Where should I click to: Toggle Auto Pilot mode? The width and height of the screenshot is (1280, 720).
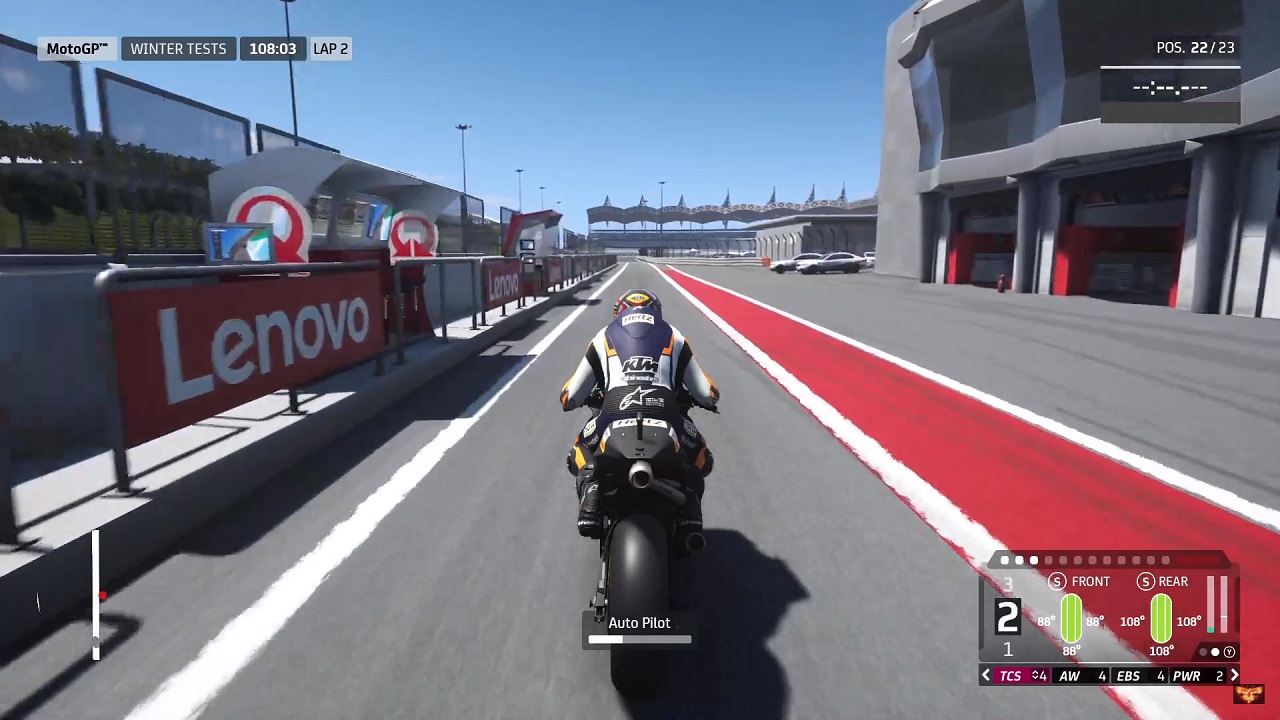[x=639, y=622]
